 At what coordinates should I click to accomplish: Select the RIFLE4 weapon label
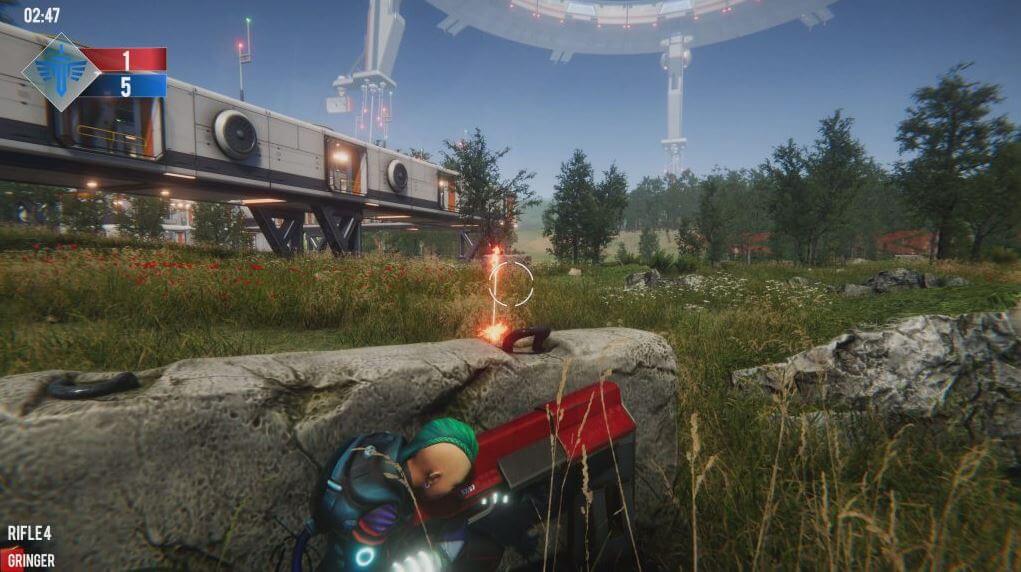pyautogui.click(x=30, y=533)
